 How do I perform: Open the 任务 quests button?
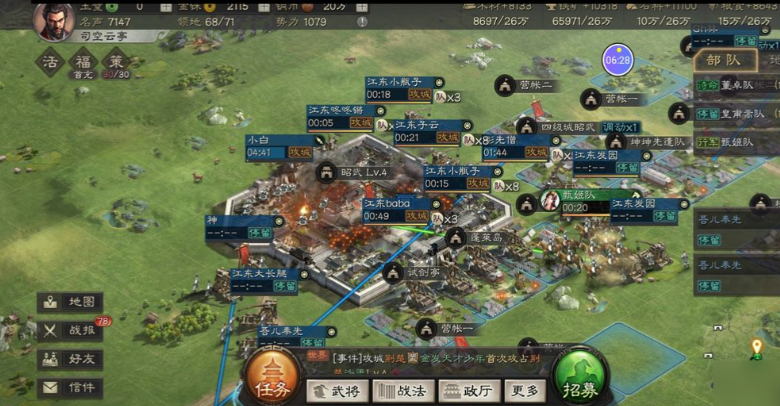click(x=271, y=378)
